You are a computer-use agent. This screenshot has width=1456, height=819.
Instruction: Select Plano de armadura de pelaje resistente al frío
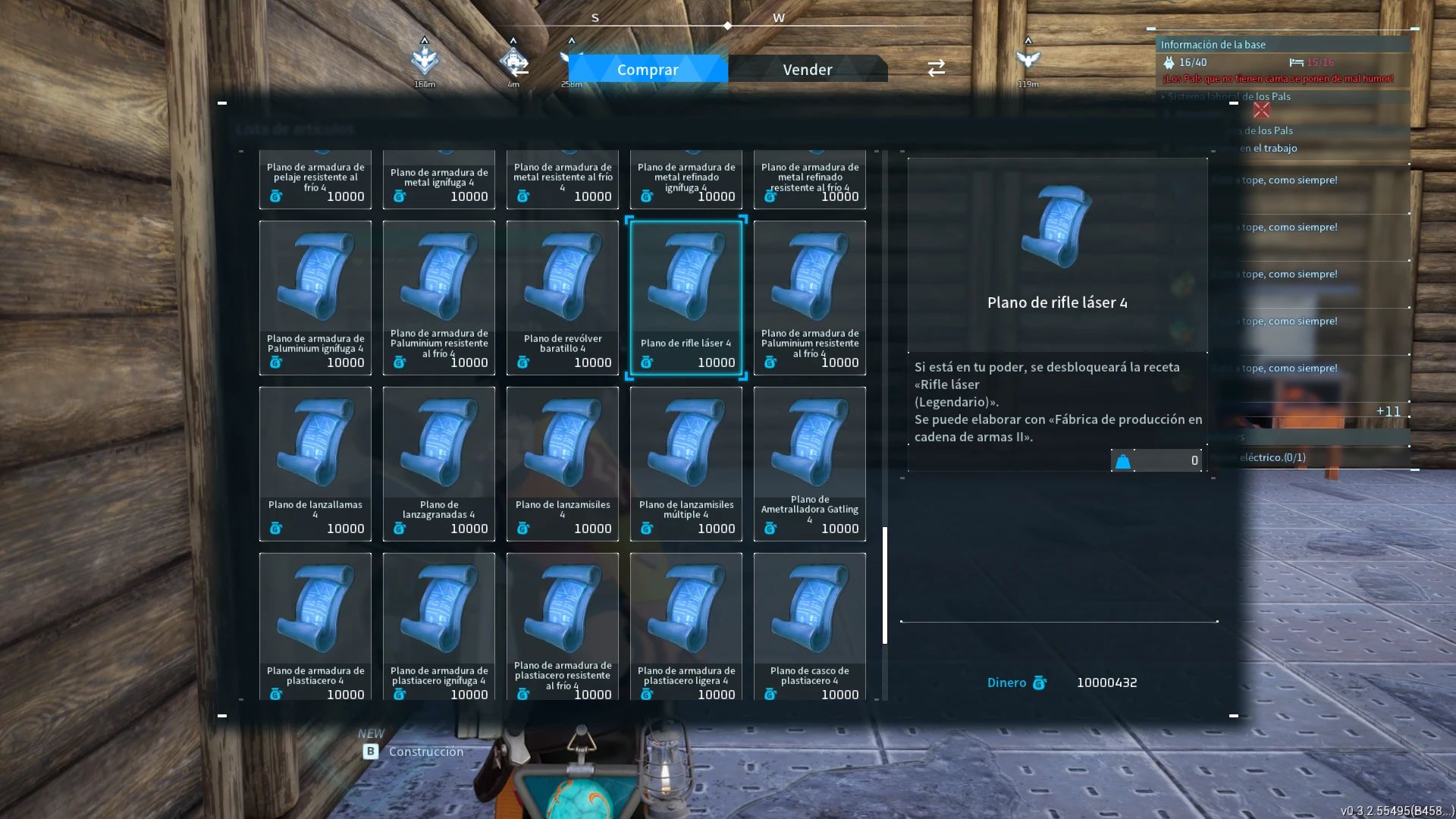coord(315,180)
